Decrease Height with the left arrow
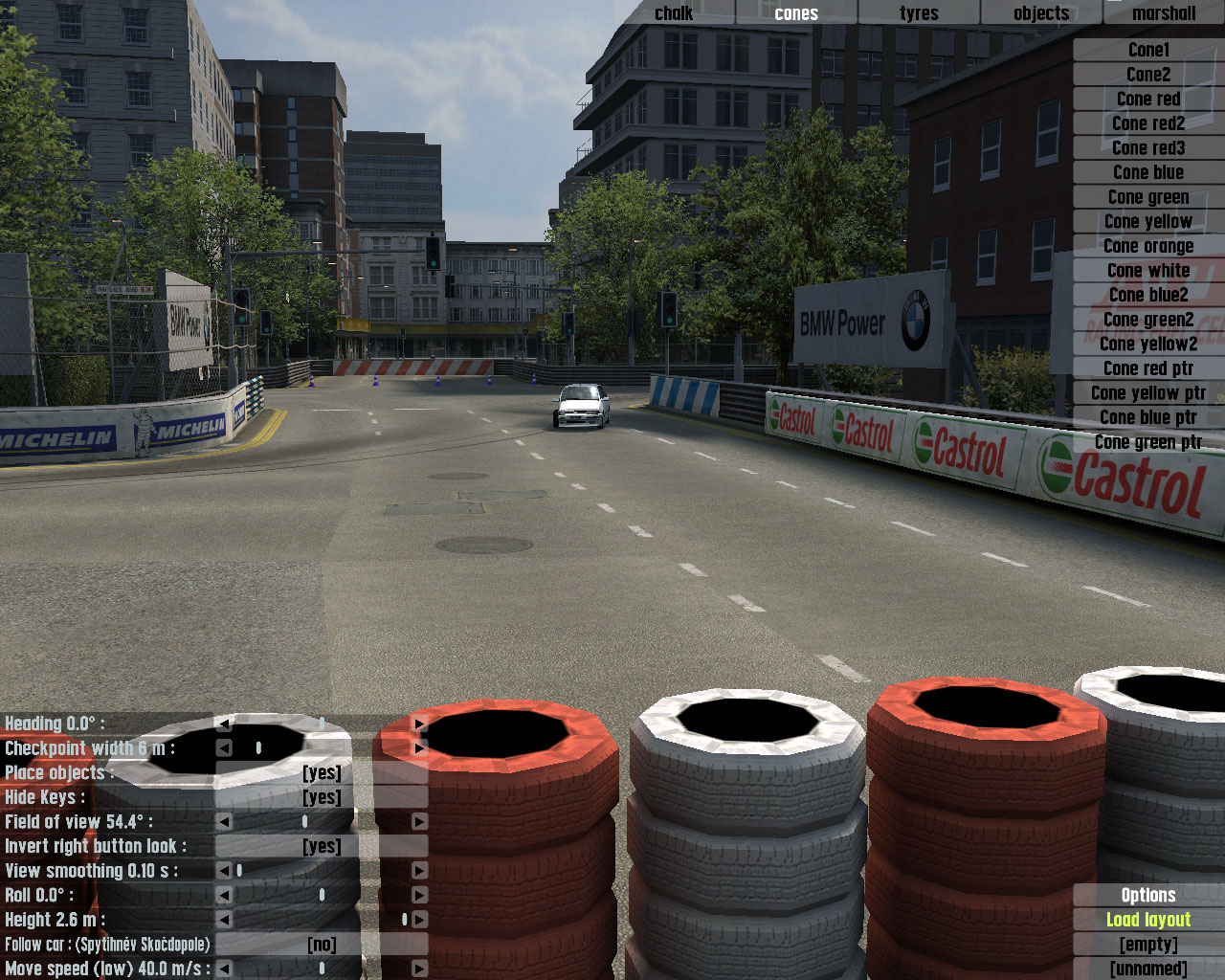Image resolution: width=1225 pixels, height=980 pixels. click(224, 920)
